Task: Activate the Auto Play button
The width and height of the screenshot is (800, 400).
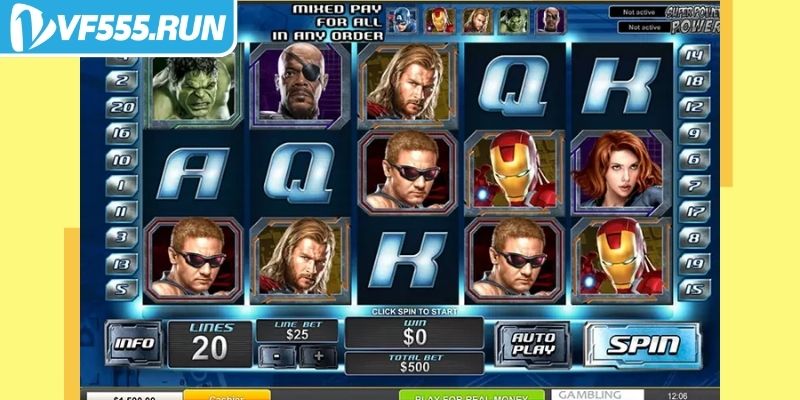Action: coord(534,343)
